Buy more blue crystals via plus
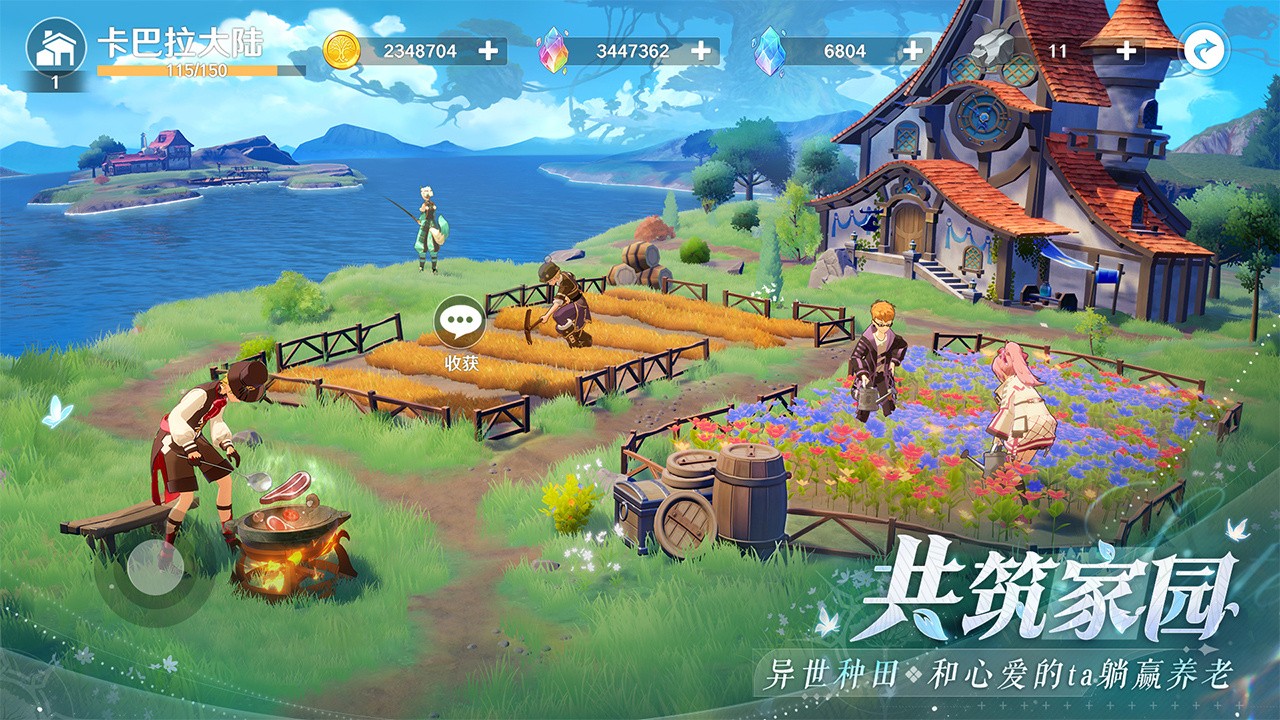 coord(913,51)
